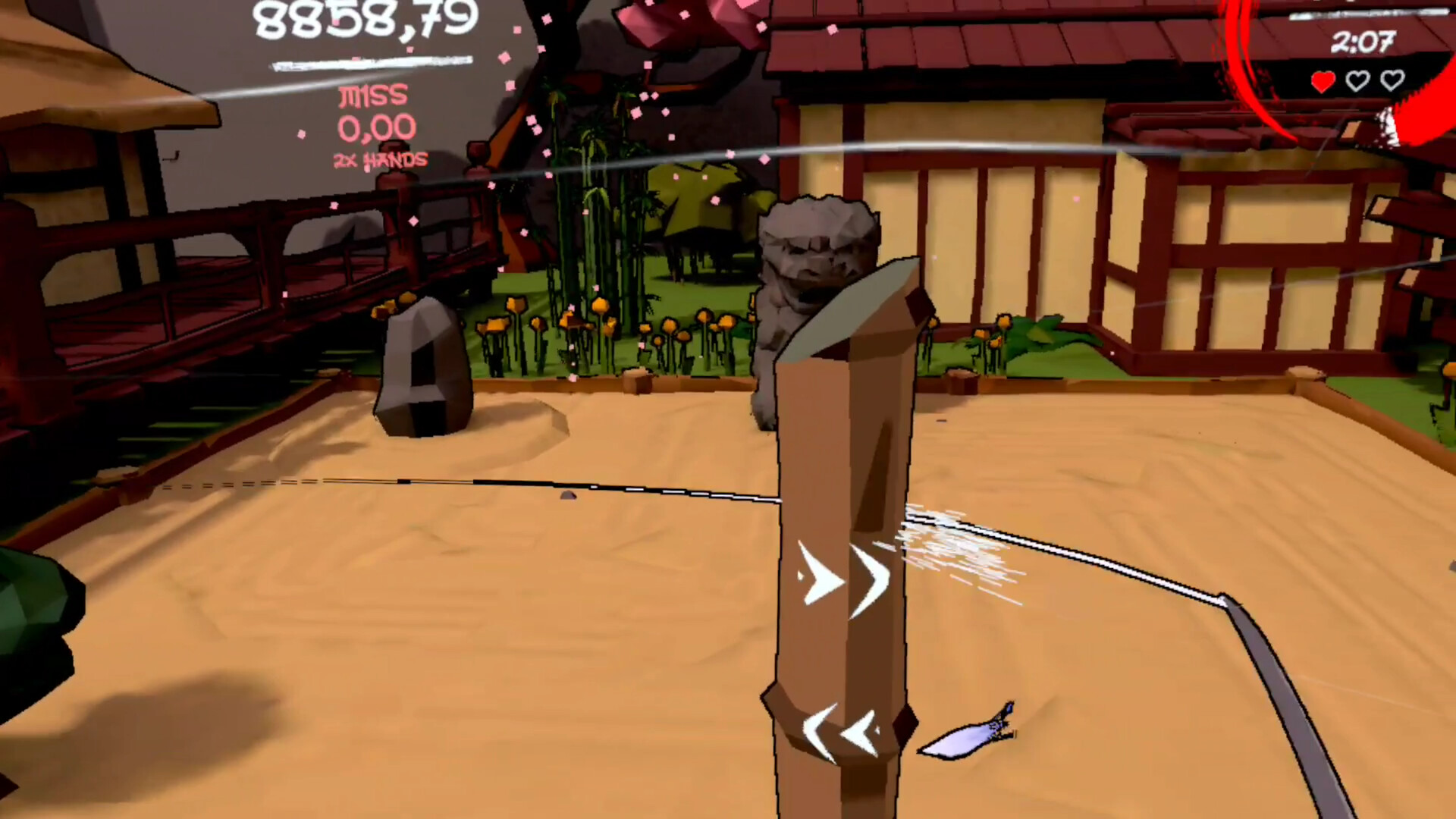Click the rightmost empty heart icon
This screenshot has width=1456, height=819.
coord(1392,81)
